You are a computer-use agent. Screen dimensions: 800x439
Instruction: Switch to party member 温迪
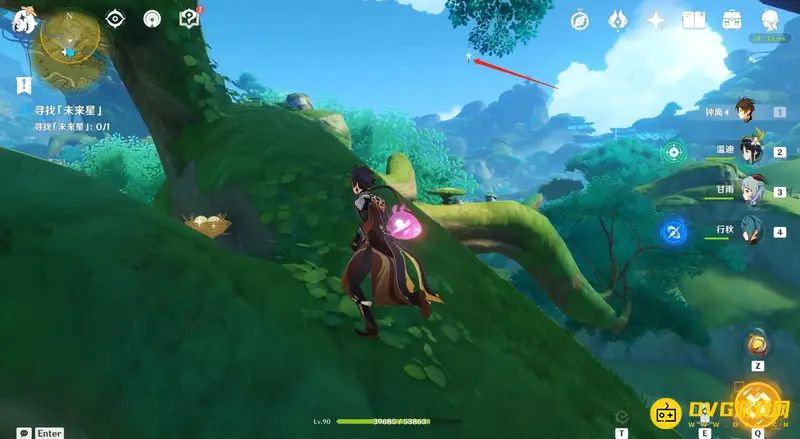tap(751, 151)
